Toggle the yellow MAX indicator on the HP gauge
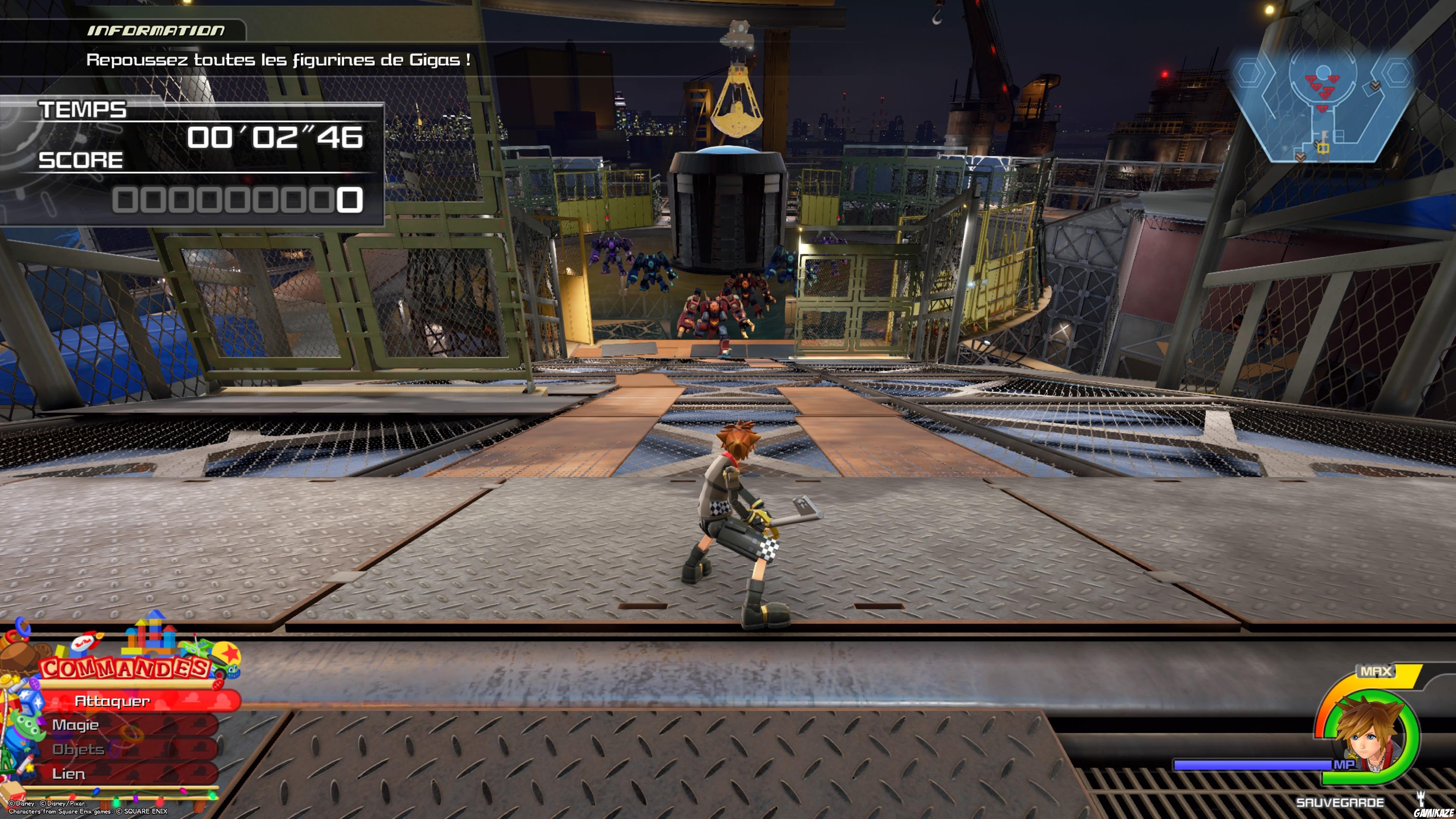 coord(1376,671)
